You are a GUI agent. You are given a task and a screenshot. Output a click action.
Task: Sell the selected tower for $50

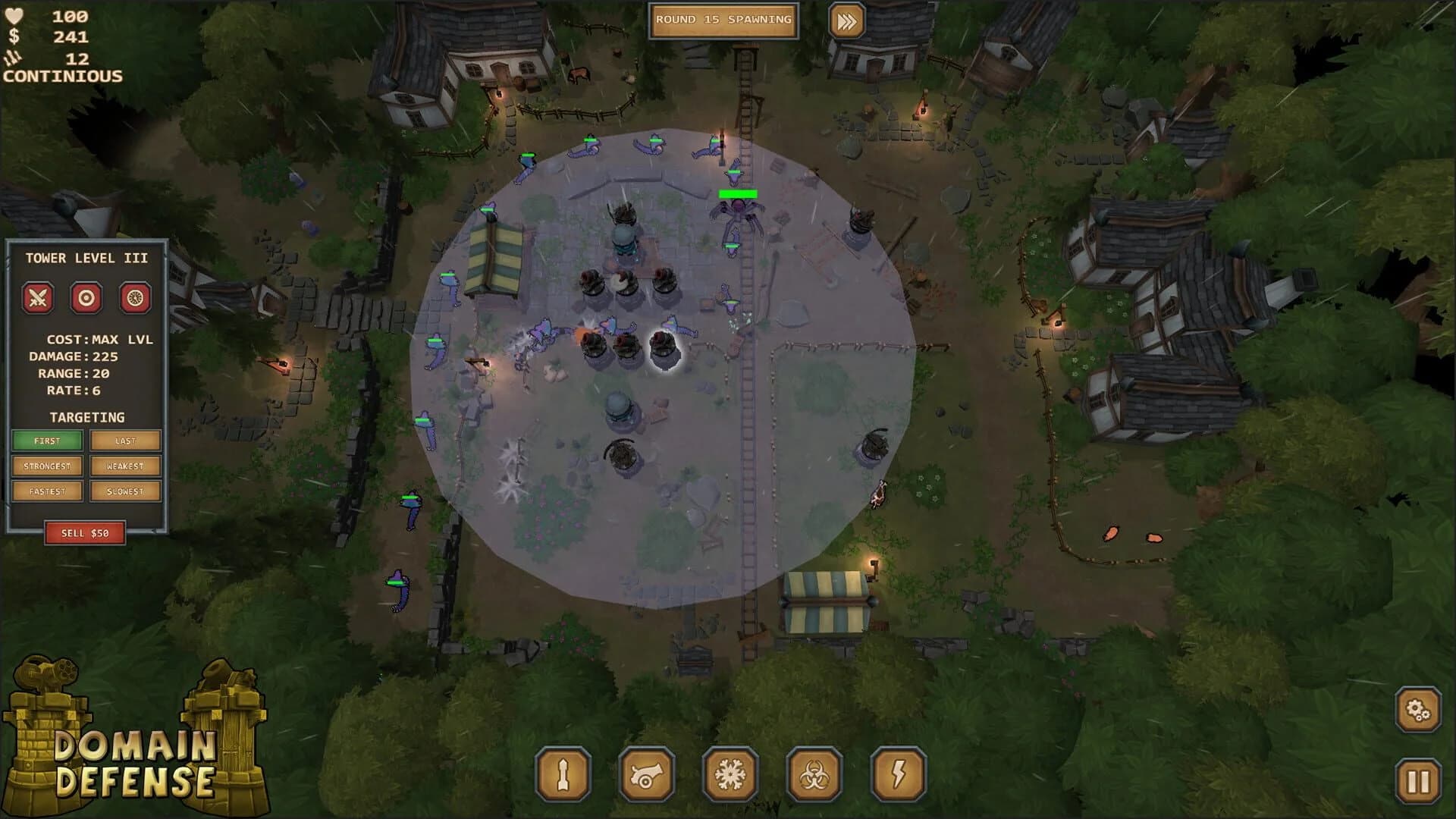click(86, 532)
